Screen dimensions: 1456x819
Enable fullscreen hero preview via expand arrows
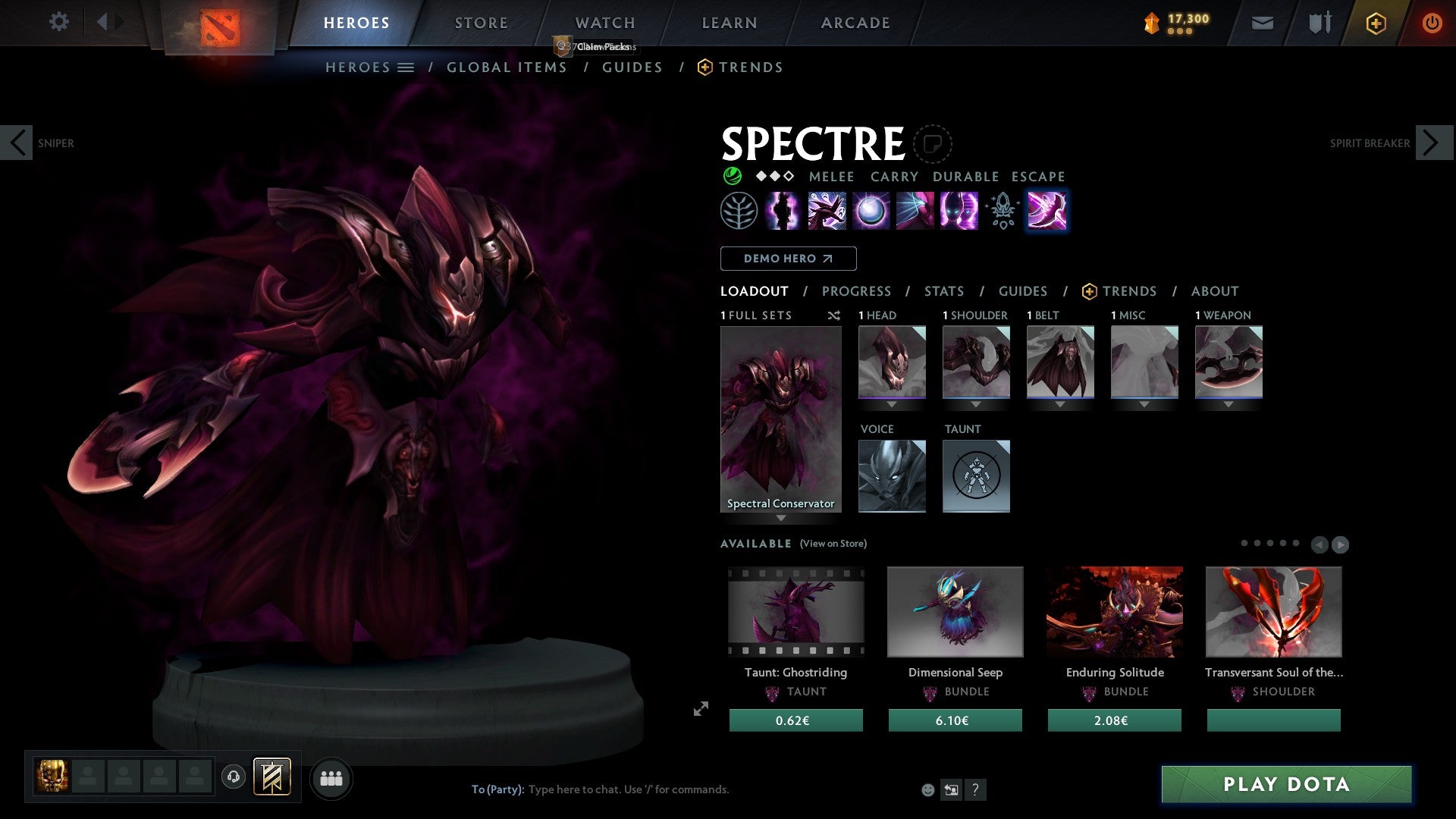point(701,708)
